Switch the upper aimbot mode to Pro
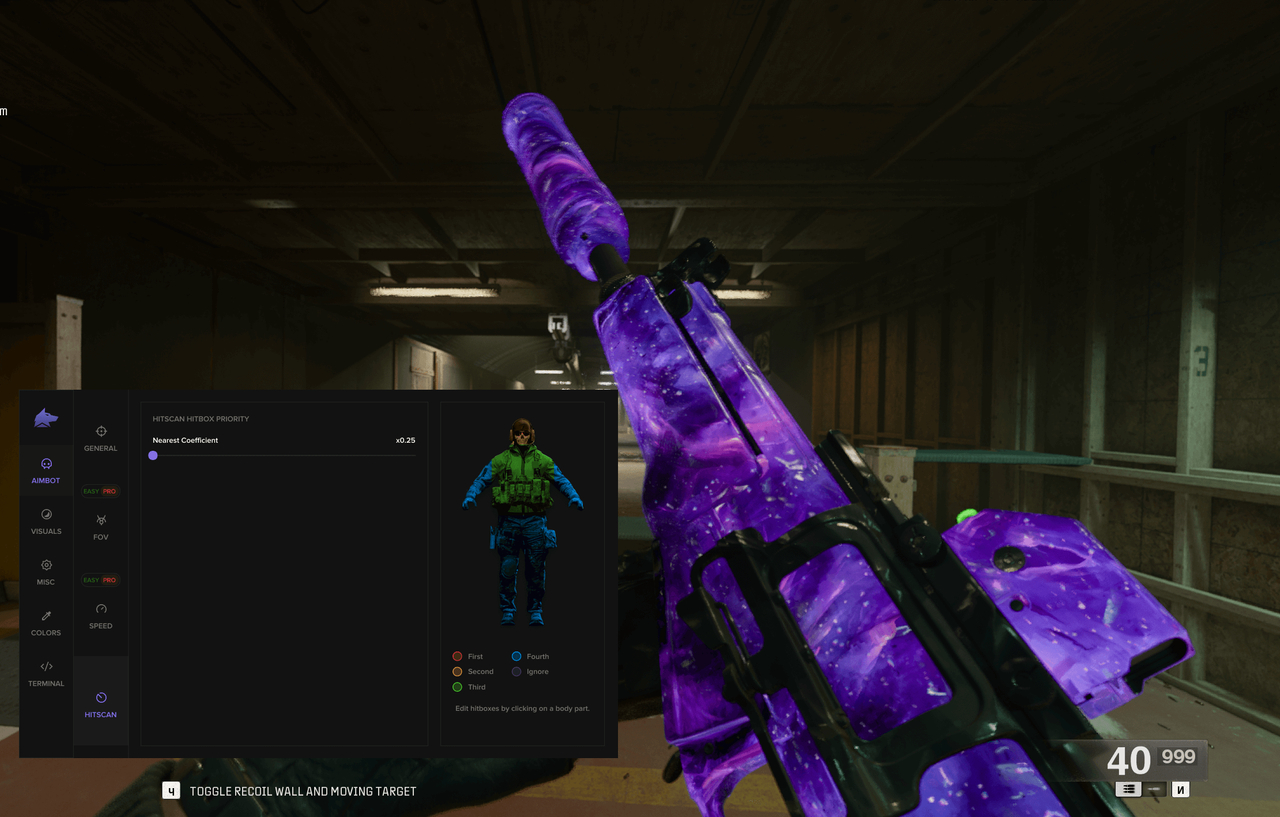Screen dimensions: 1280x817 [x=111, y=491]
